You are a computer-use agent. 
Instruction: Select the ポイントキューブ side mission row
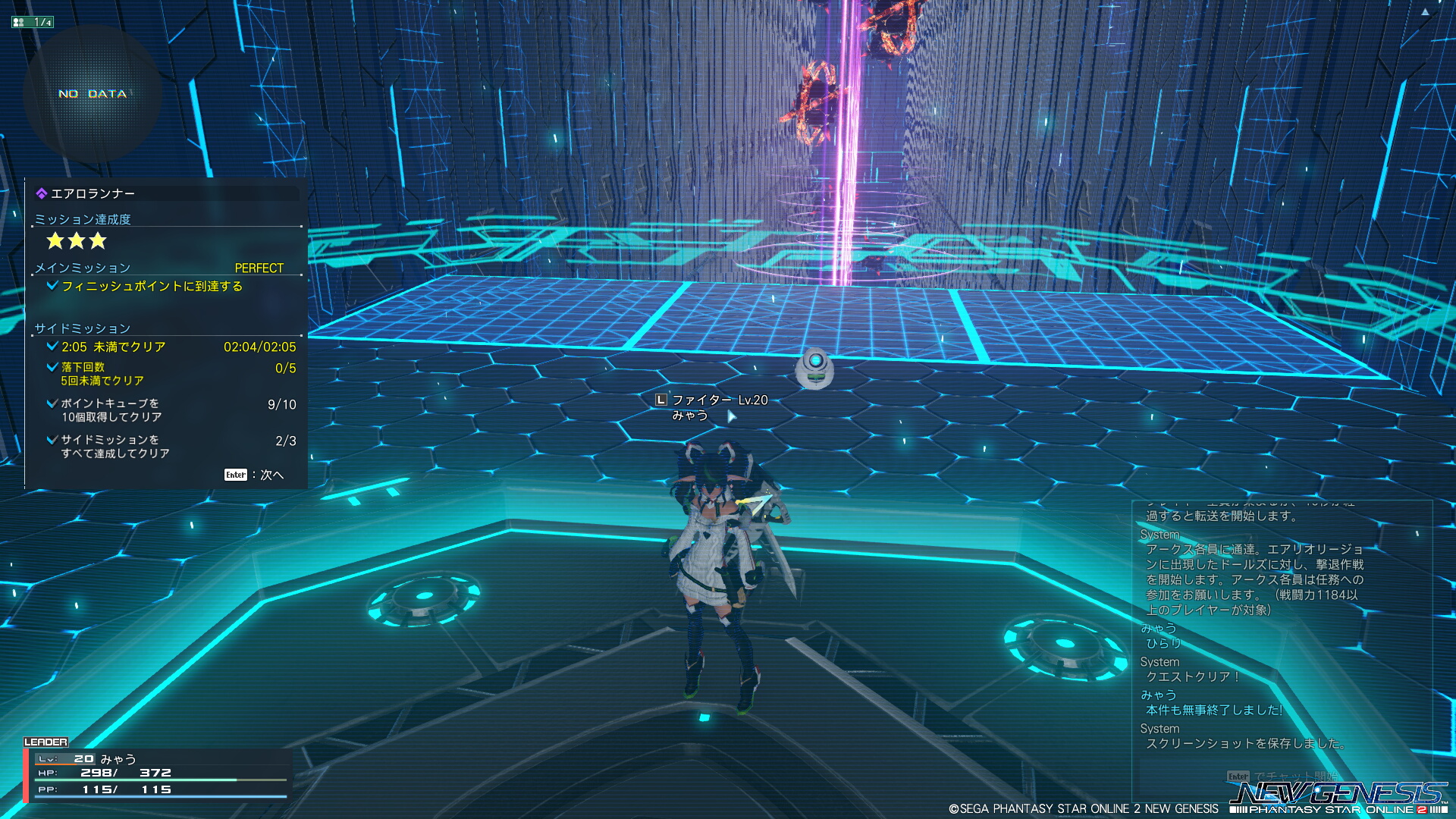click(170, 410)
